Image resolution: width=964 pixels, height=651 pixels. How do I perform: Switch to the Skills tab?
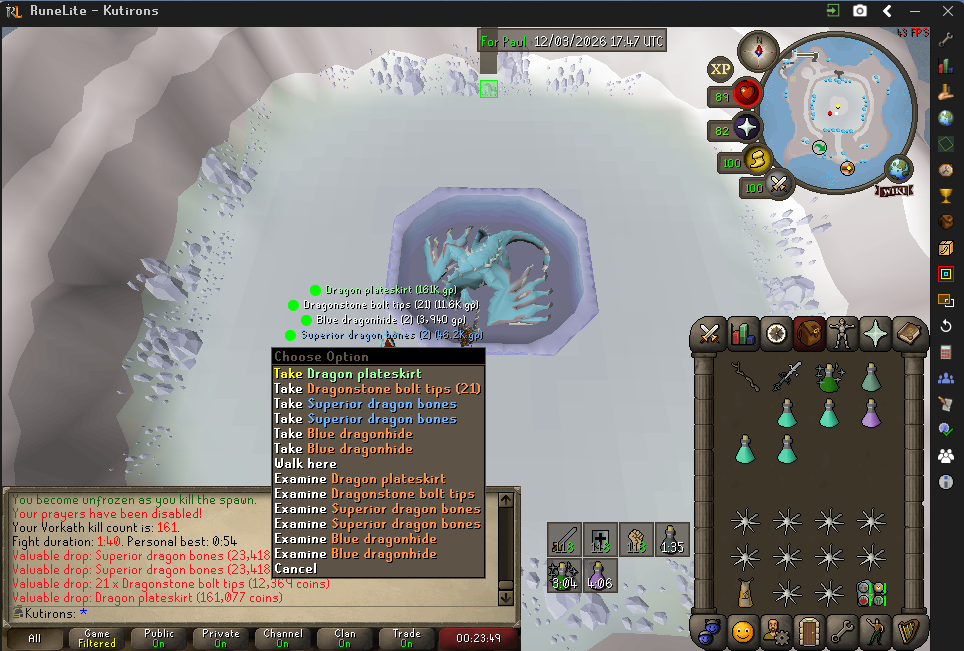point(743,332)
